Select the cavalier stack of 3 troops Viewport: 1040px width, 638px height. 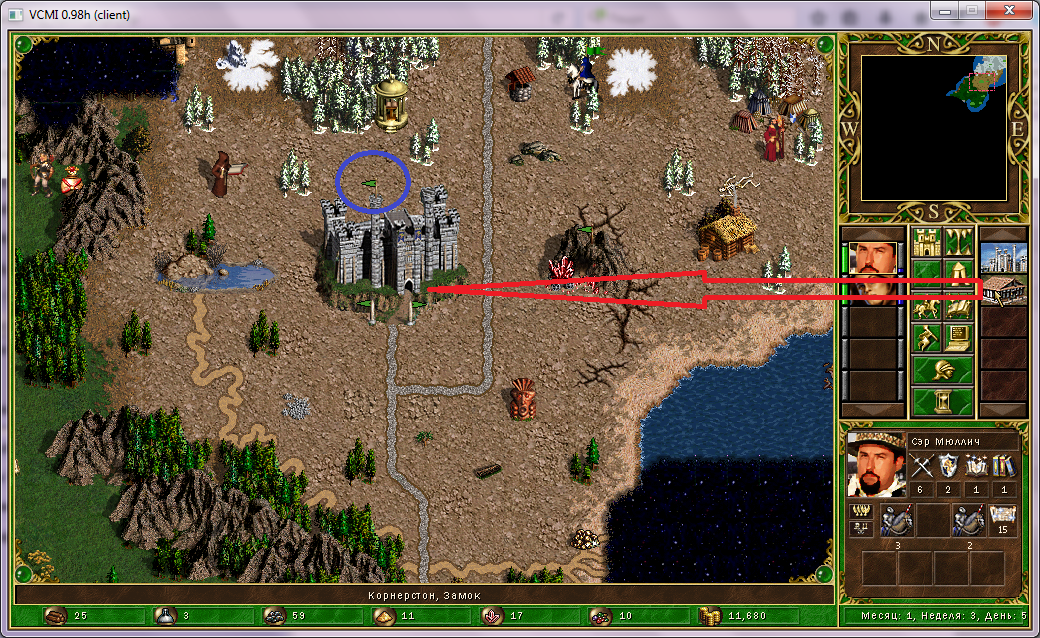[x=895, y=520]
